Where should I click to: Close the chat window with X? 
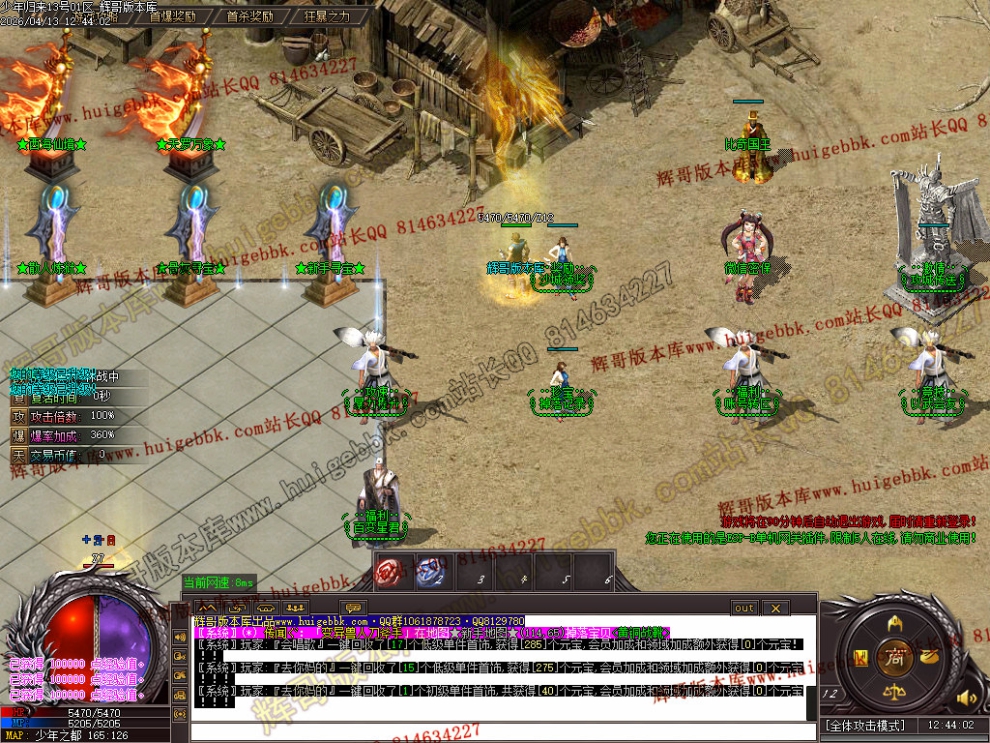pyautogui.click(x=774, y=608)
